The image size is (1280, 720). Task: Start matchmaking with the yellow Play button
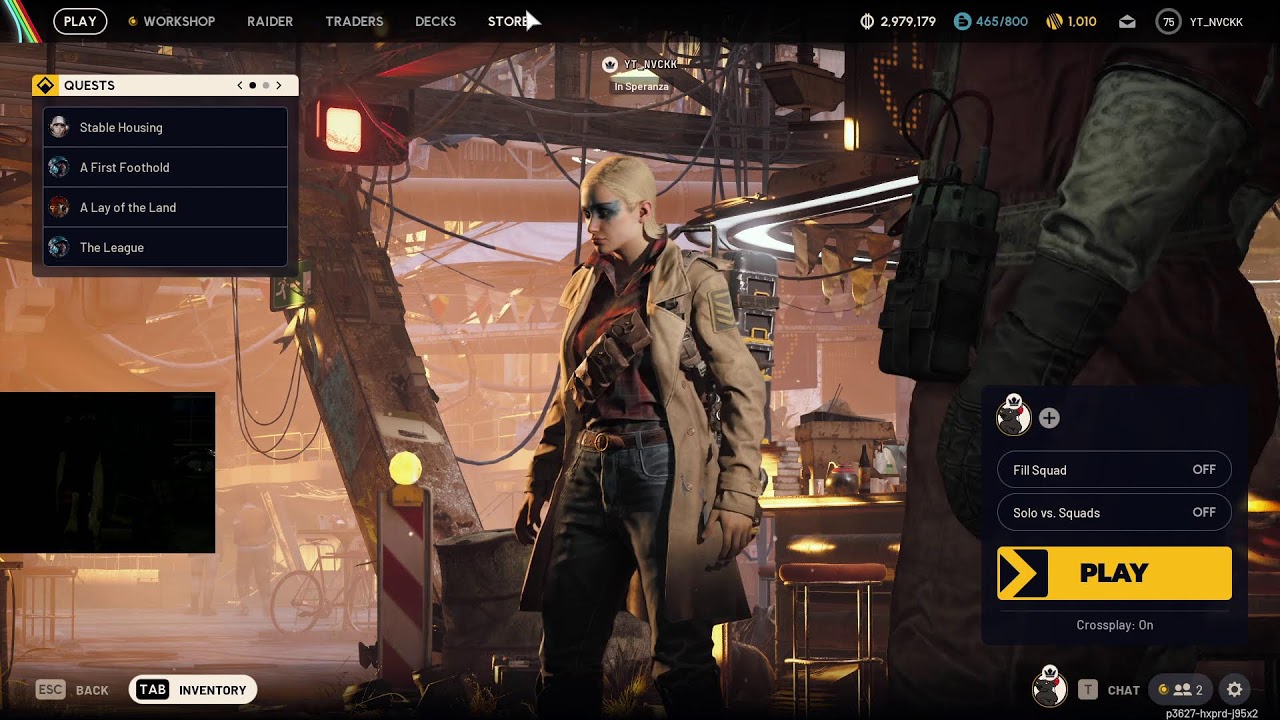(x=1114, y=573)
